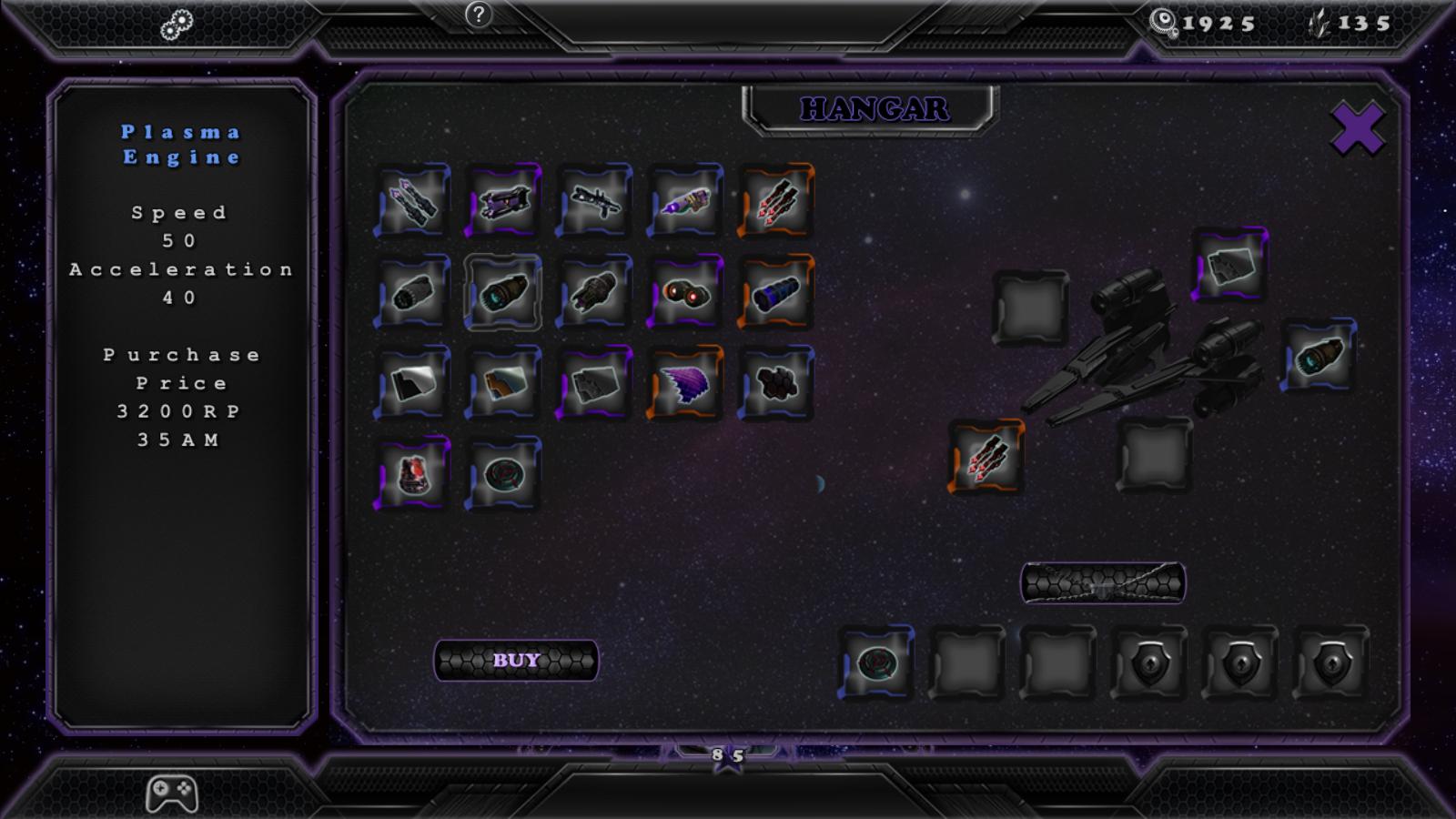This screenshot has height=819, width=1456.
Task: Select the red triple missiles in the shop grid
Action: point(776,201)
